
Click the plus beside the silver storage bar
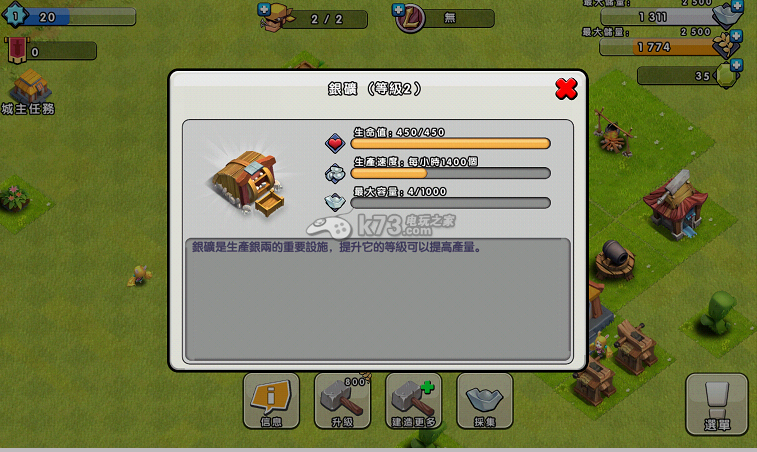click(738, 7)
